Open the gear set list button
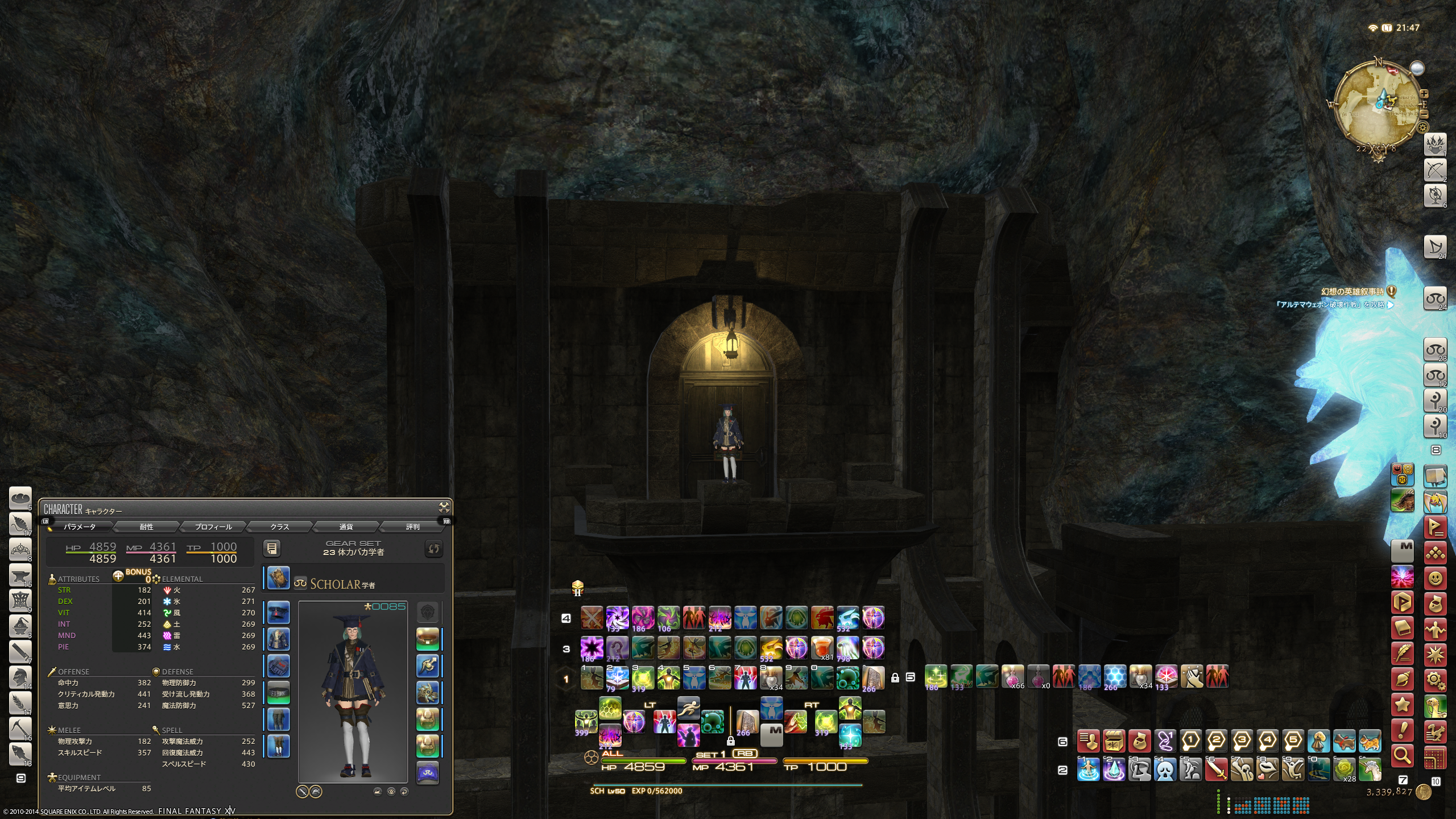This screenshot has width=1456, height=819. [272, 548]
